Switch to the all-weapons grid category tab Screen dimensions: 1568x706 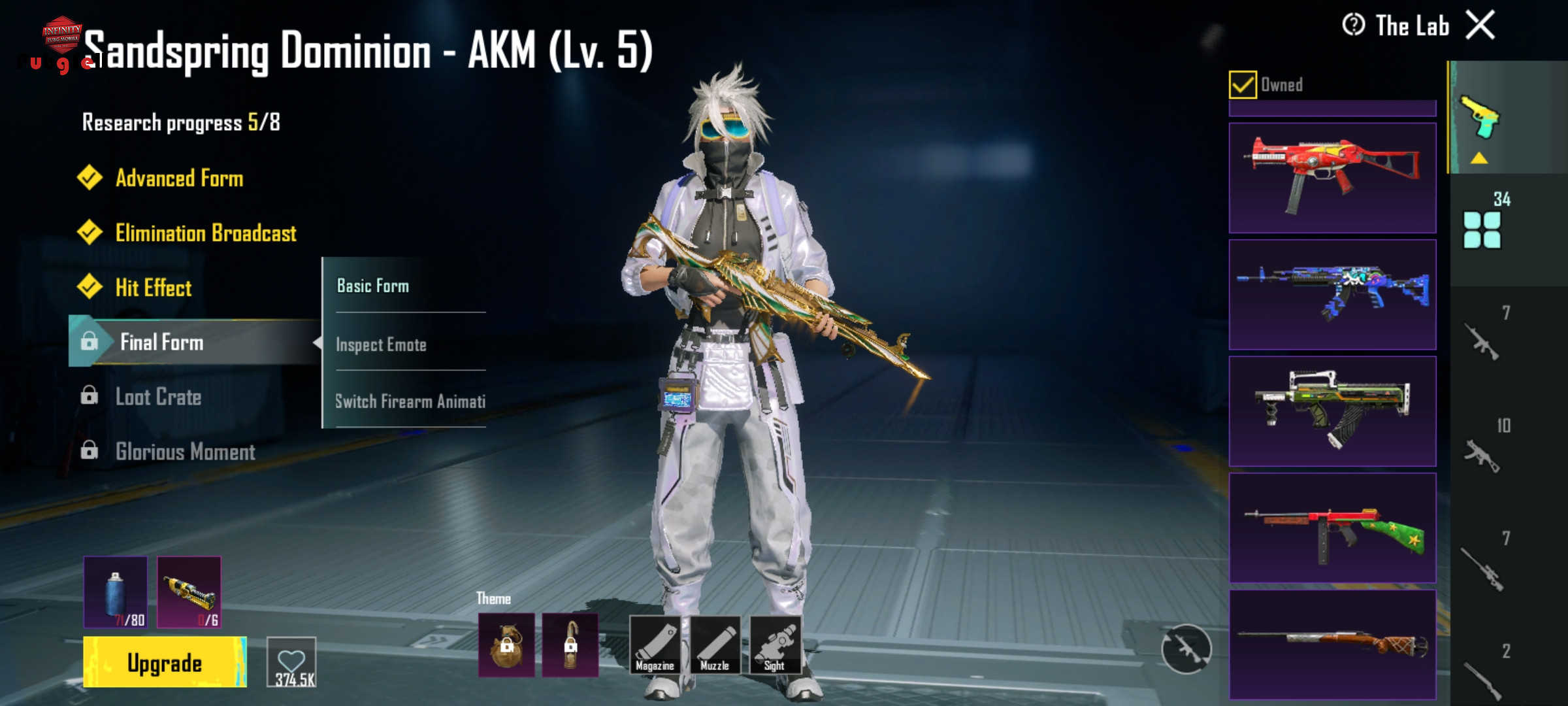tap(1482, 230)
